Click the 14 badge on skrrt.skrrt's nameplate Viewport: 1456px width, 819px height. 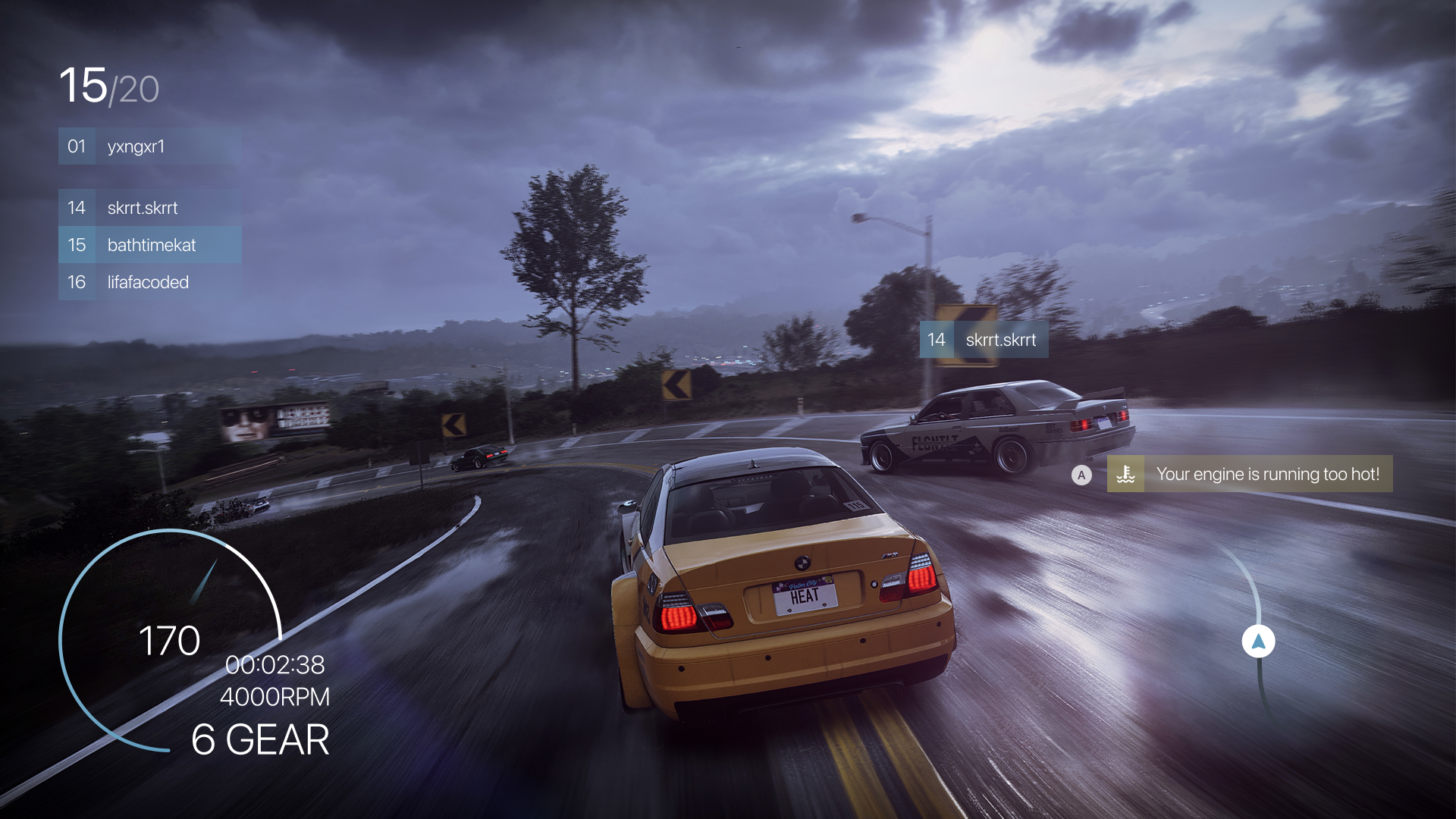937,340
